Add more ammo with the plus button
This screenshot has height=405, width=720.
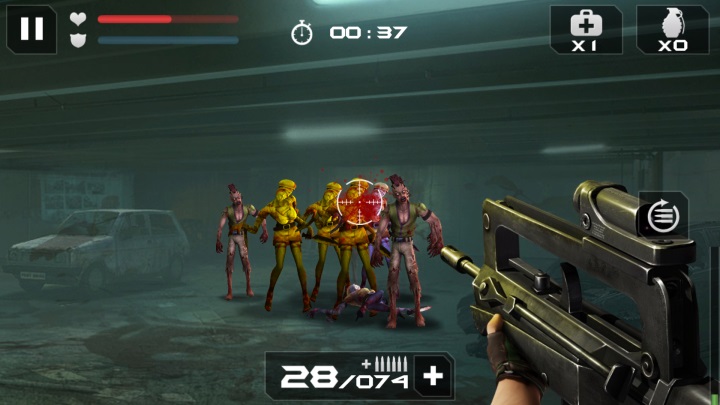click(433, 377)
